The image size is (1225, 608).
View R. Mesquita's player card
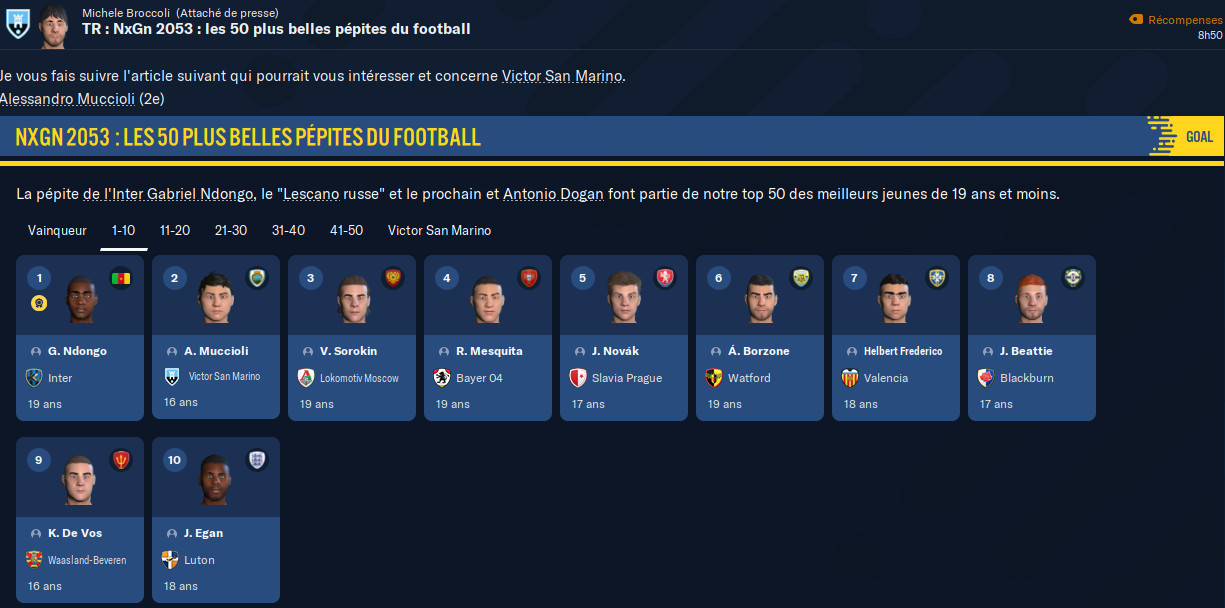(488, 337)
